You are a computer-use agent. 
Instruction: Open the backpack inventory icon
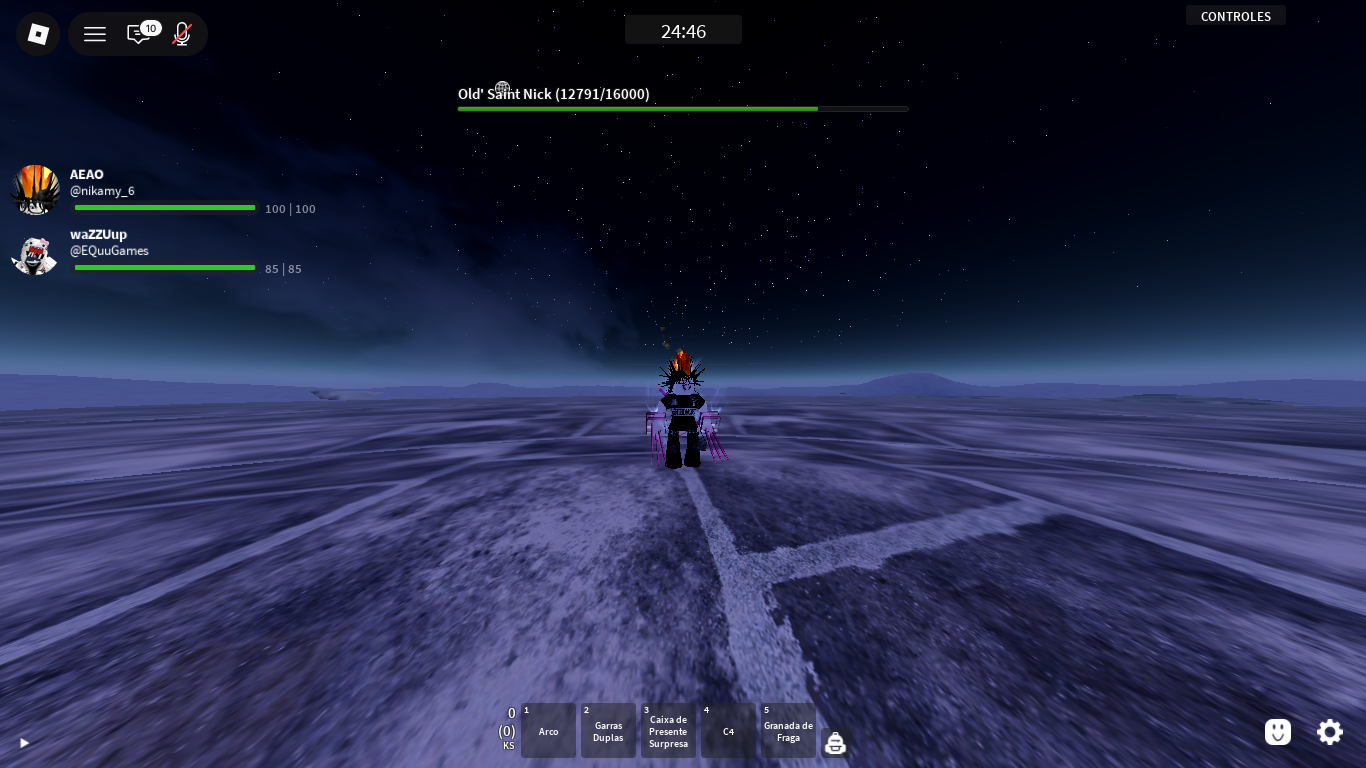(835, 742)
